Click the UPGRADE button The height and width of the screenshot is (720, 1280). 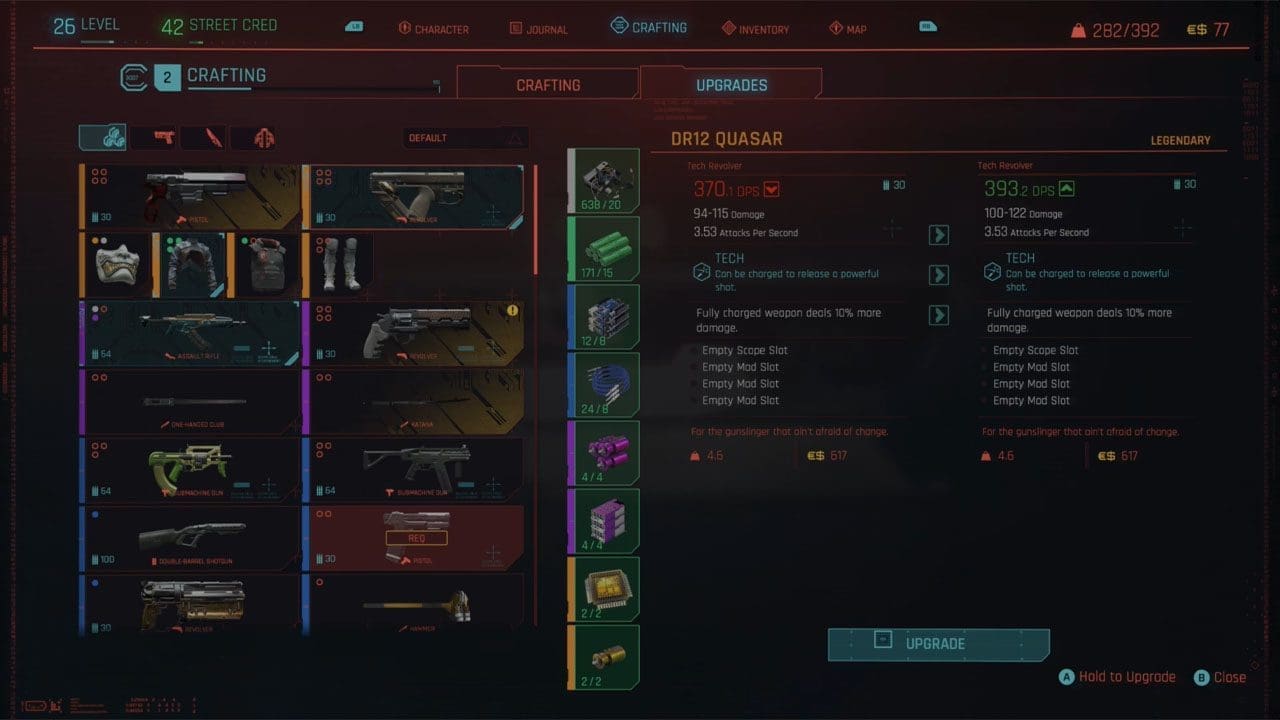tap(938, 644)
